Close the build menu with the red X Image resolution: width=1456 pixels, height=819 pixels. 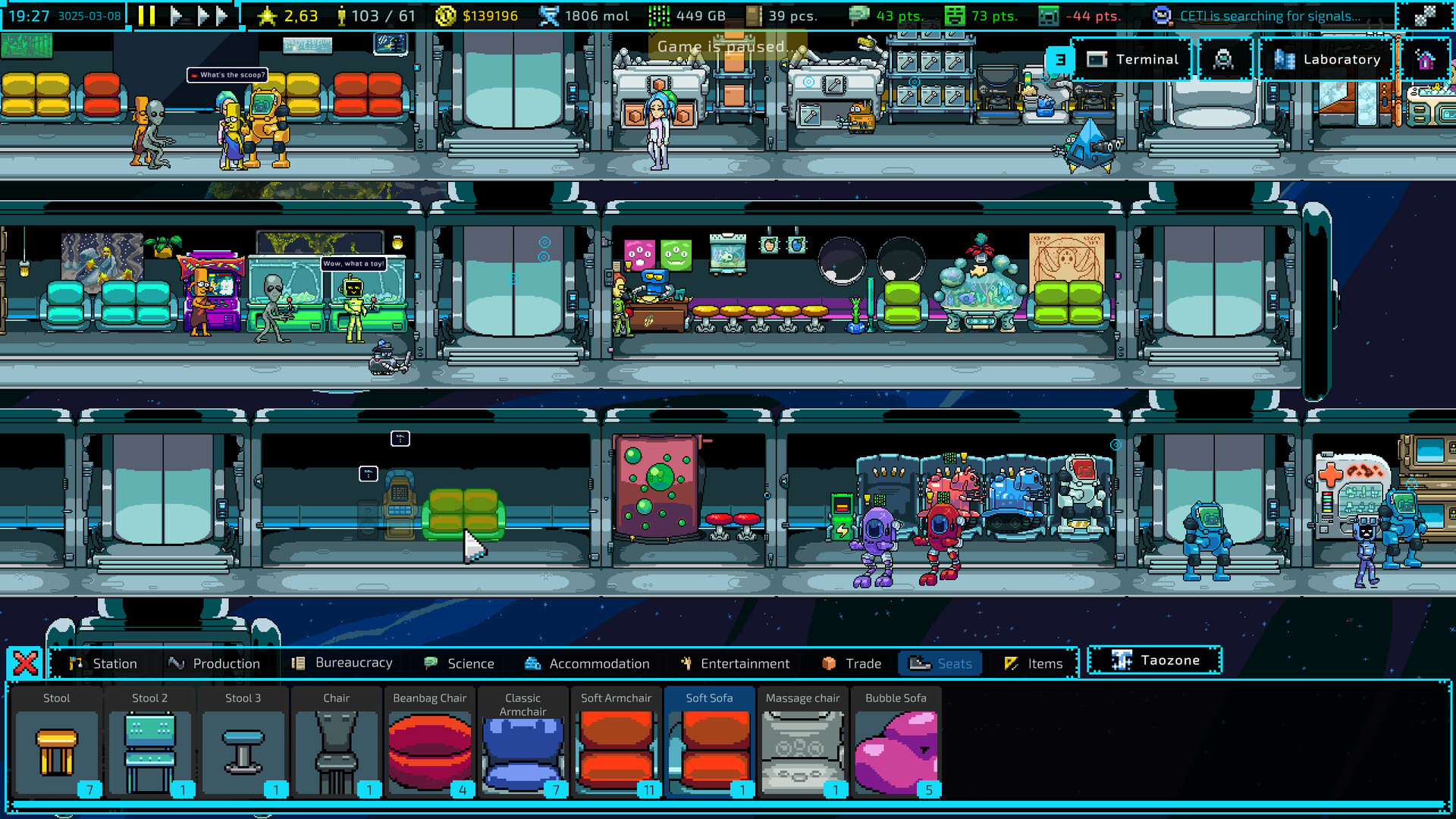pos(25,662)
